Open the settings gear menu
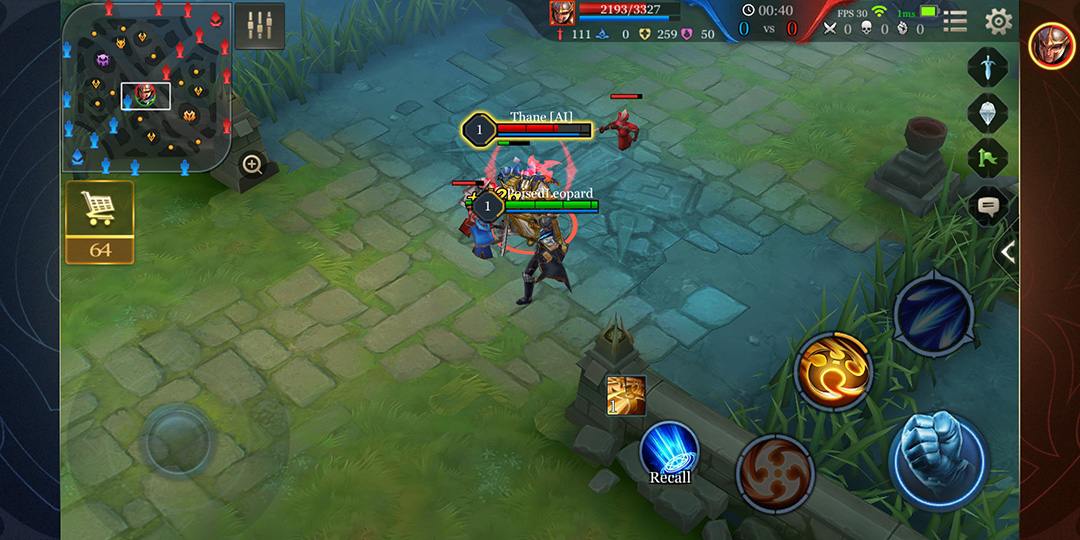This screenshot has width=1080, height=540. click(998, 21)
